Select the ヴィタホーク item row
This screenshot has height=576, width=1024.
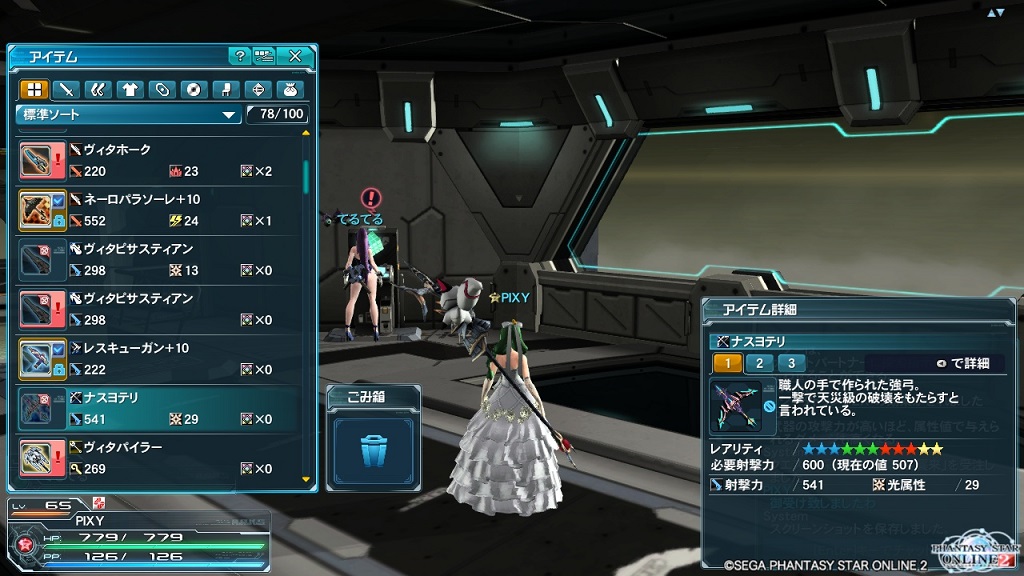pos(160,160)
